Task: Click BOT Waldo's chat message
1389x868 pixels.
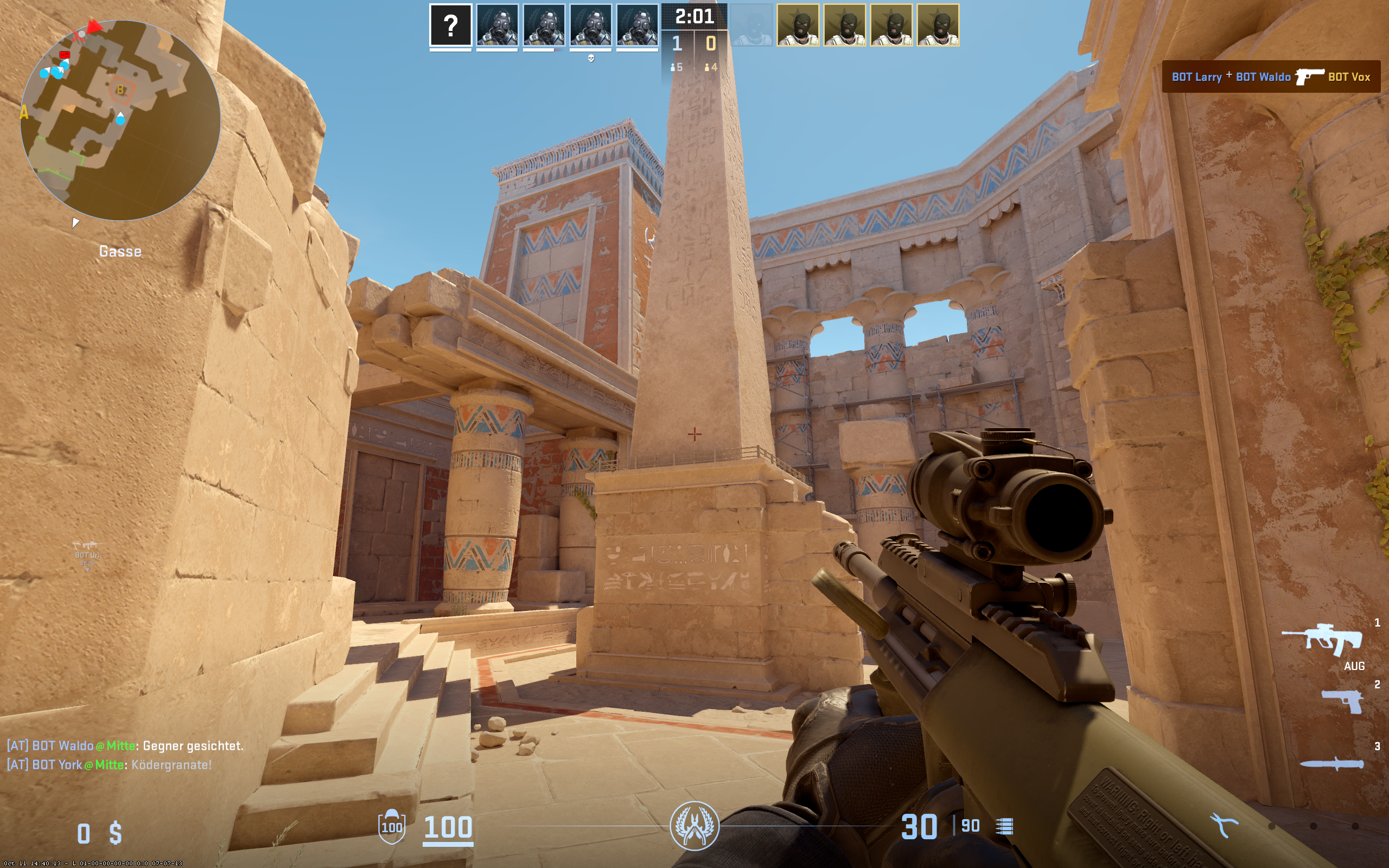Action: (x=125, y=746)
